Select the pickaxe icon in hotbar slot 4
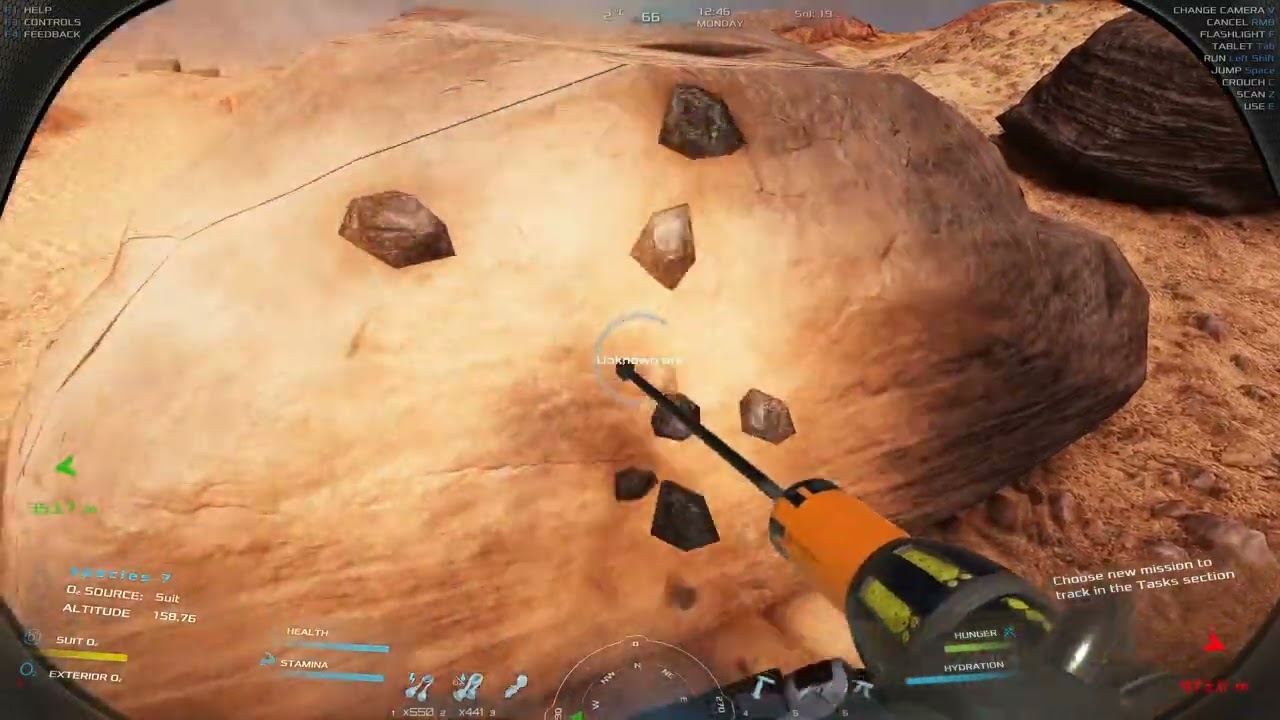The height and width of the screenshot is (720, 1280). click(760, 686)
